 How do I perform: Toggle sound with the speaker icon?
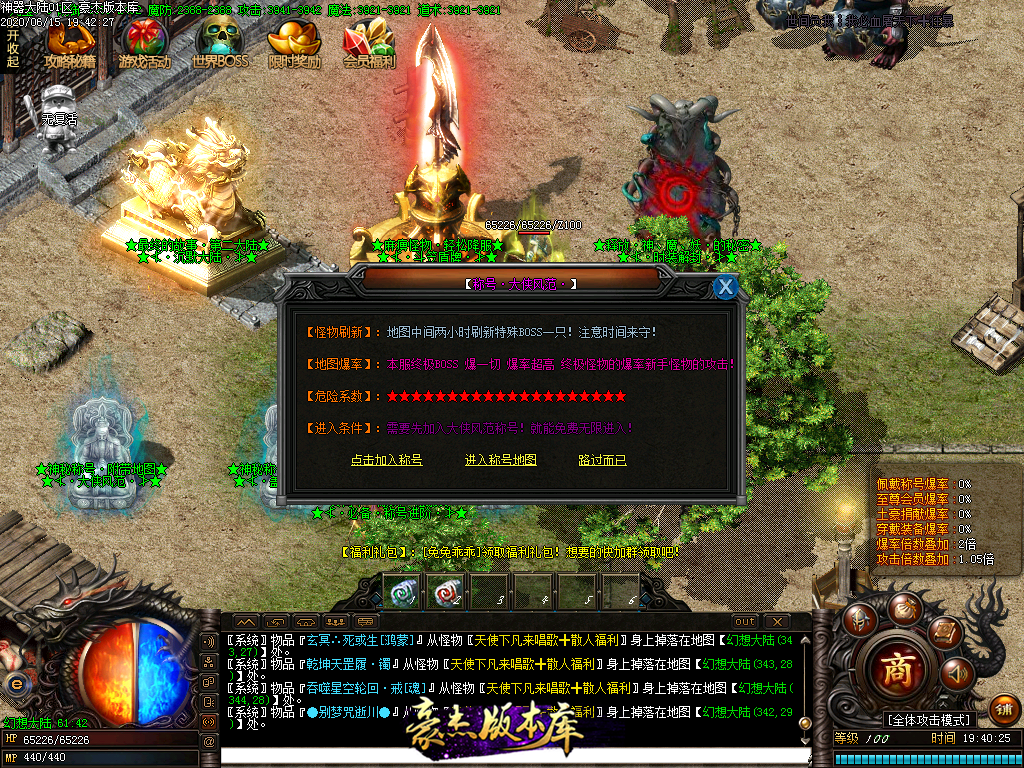[x=957, y=675]
